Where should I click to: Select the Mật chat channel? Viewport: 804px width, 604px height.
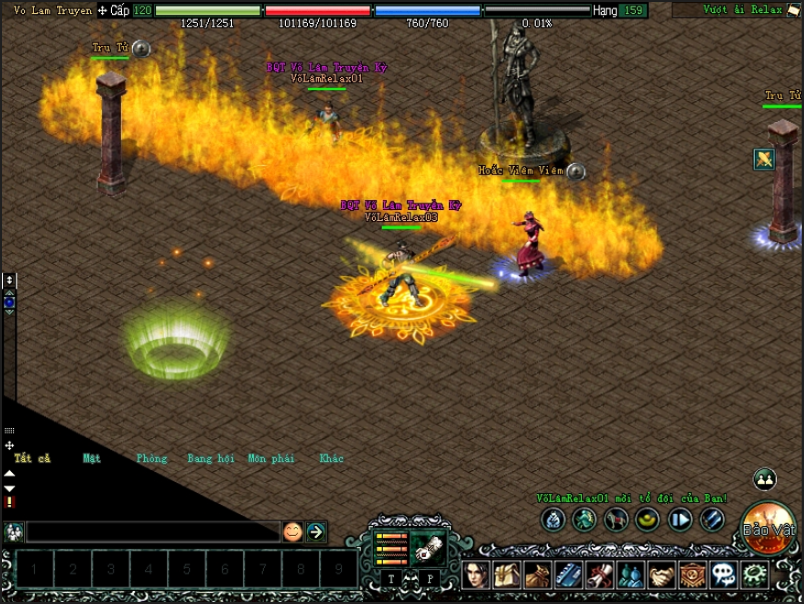point(92,458)
